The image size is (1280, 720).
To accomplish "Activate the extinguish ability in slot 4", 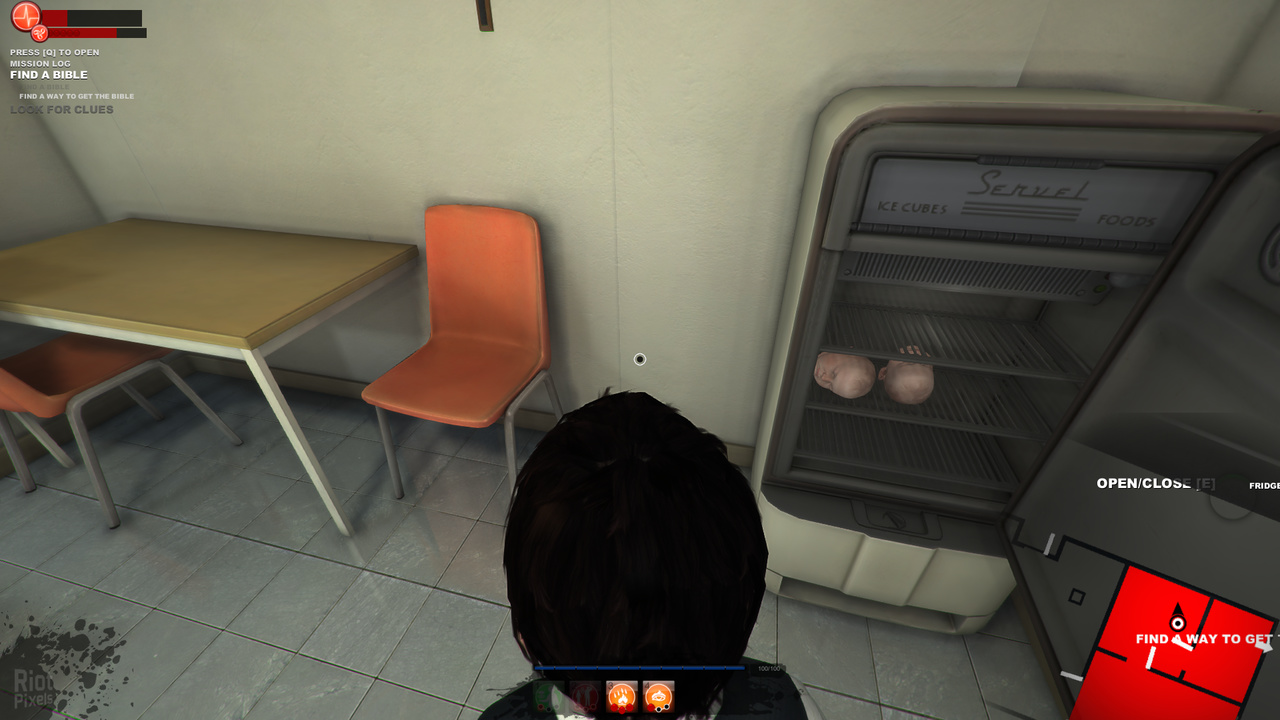I will pos(658,696).
